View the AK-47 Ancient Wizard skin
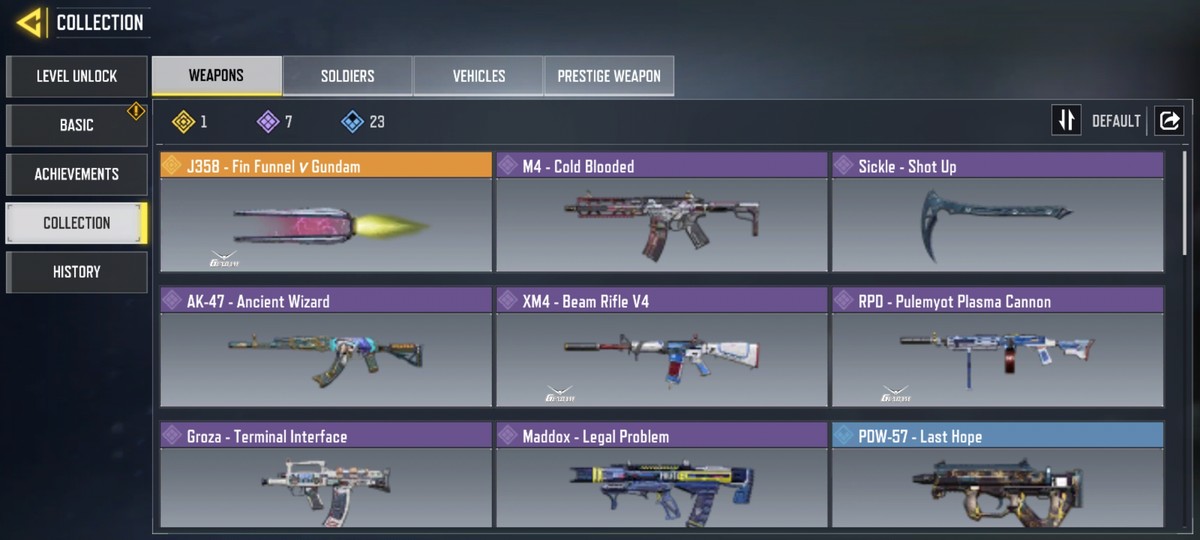The image size is (1200, 540). point(326,347)
